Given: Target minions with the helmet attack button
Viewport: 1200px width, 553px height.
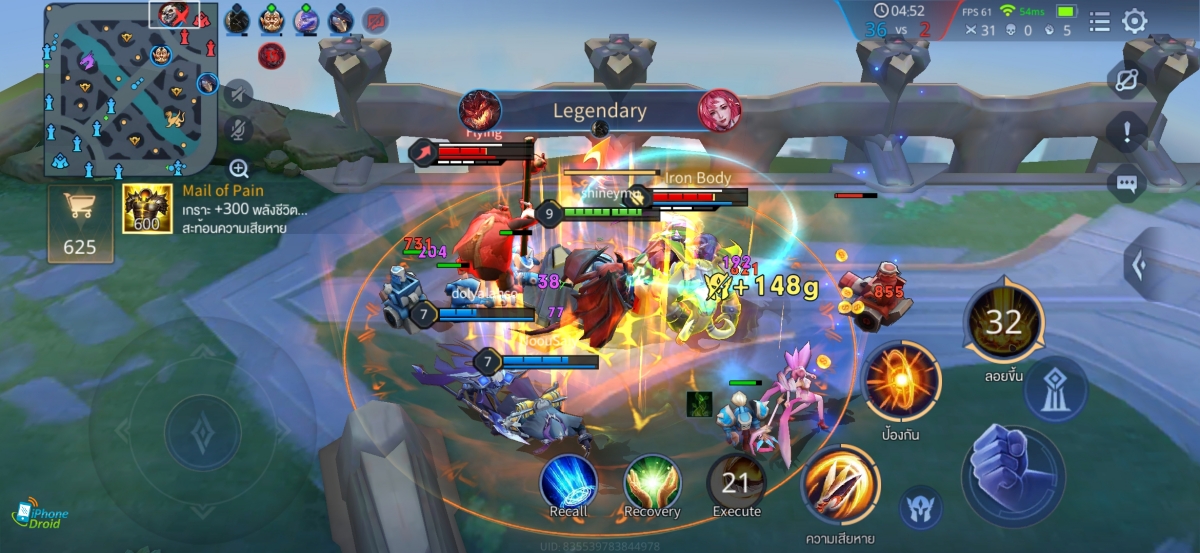Looking at the screenshot, I should (921, 508).
